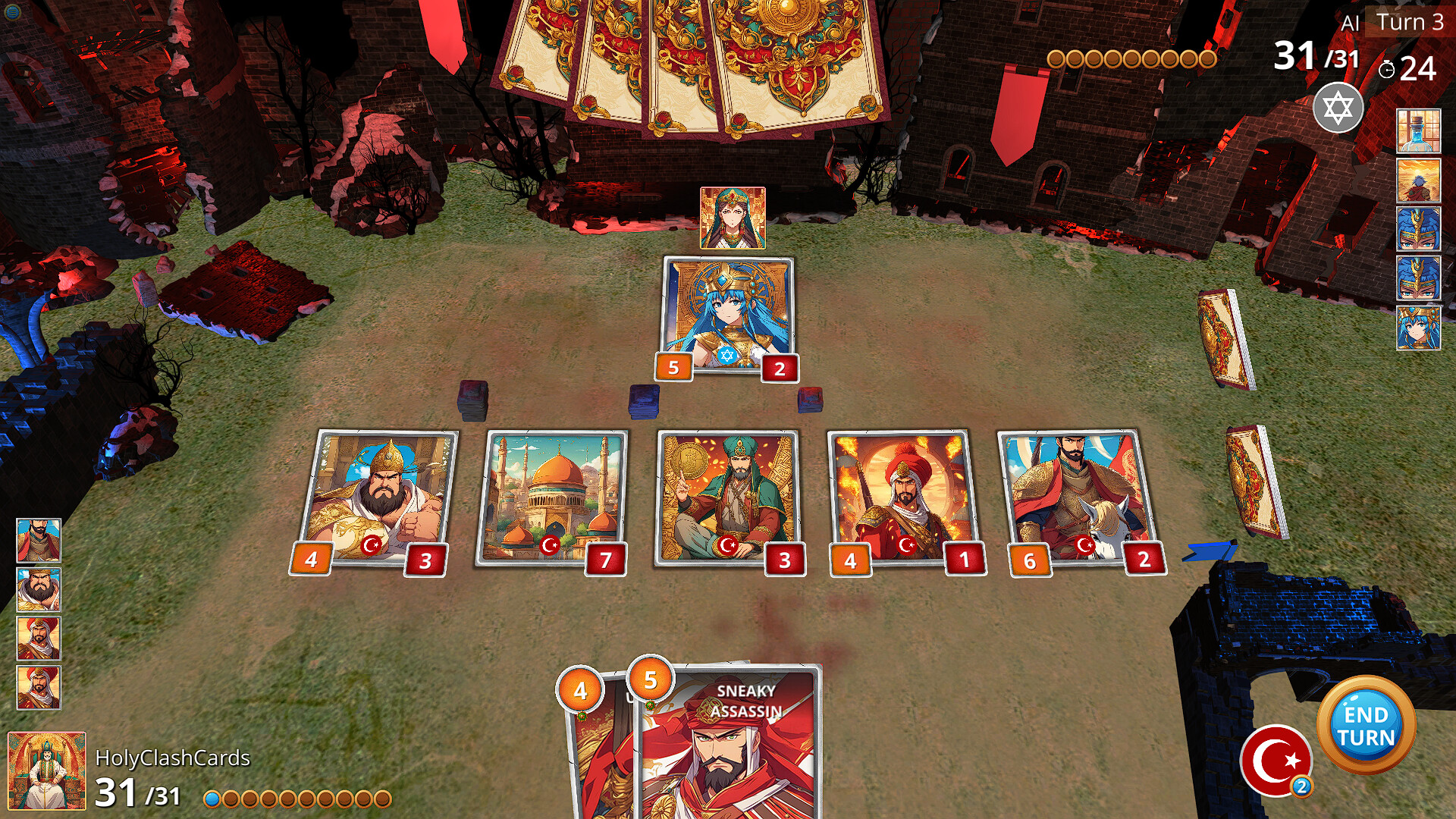Click the Star of David faction emblem

(x=1339, y=109)
